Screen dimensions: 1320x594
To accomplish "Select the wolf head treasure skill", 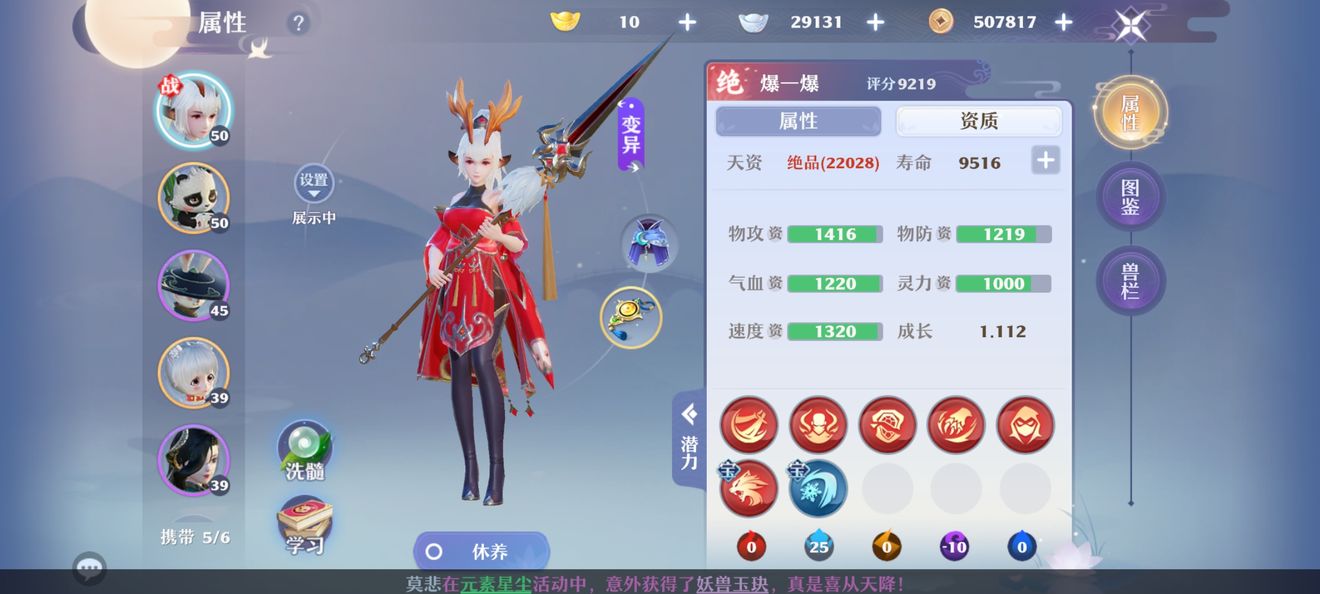I will tap(749, 489).
